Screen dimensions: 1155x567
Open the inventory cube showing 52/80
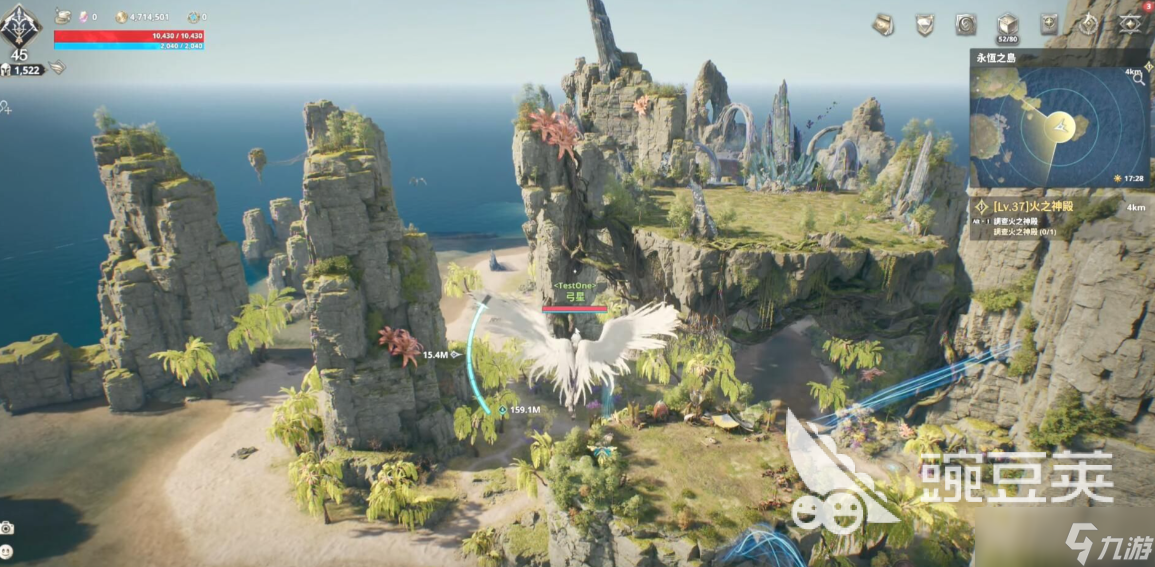click(1008, 25)
